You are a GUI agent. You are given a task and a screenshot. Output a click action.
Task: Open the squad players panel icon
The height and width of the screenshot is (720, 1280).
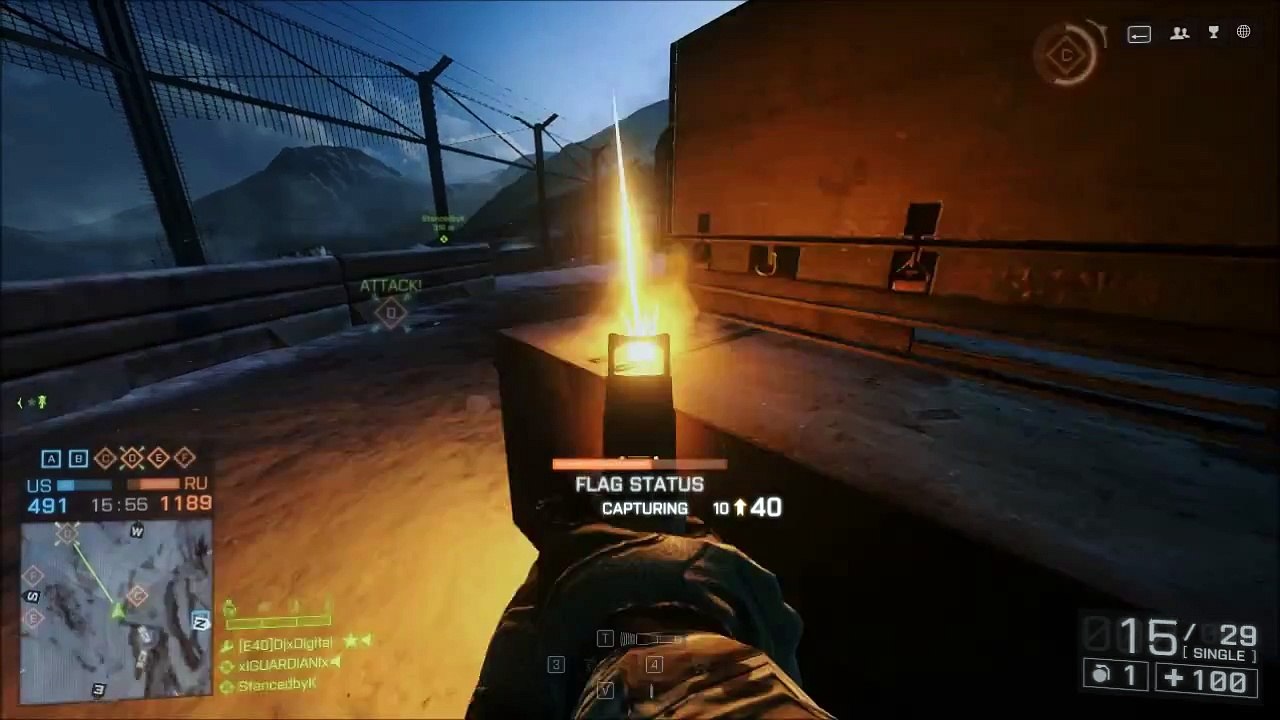click(1179, 33)
